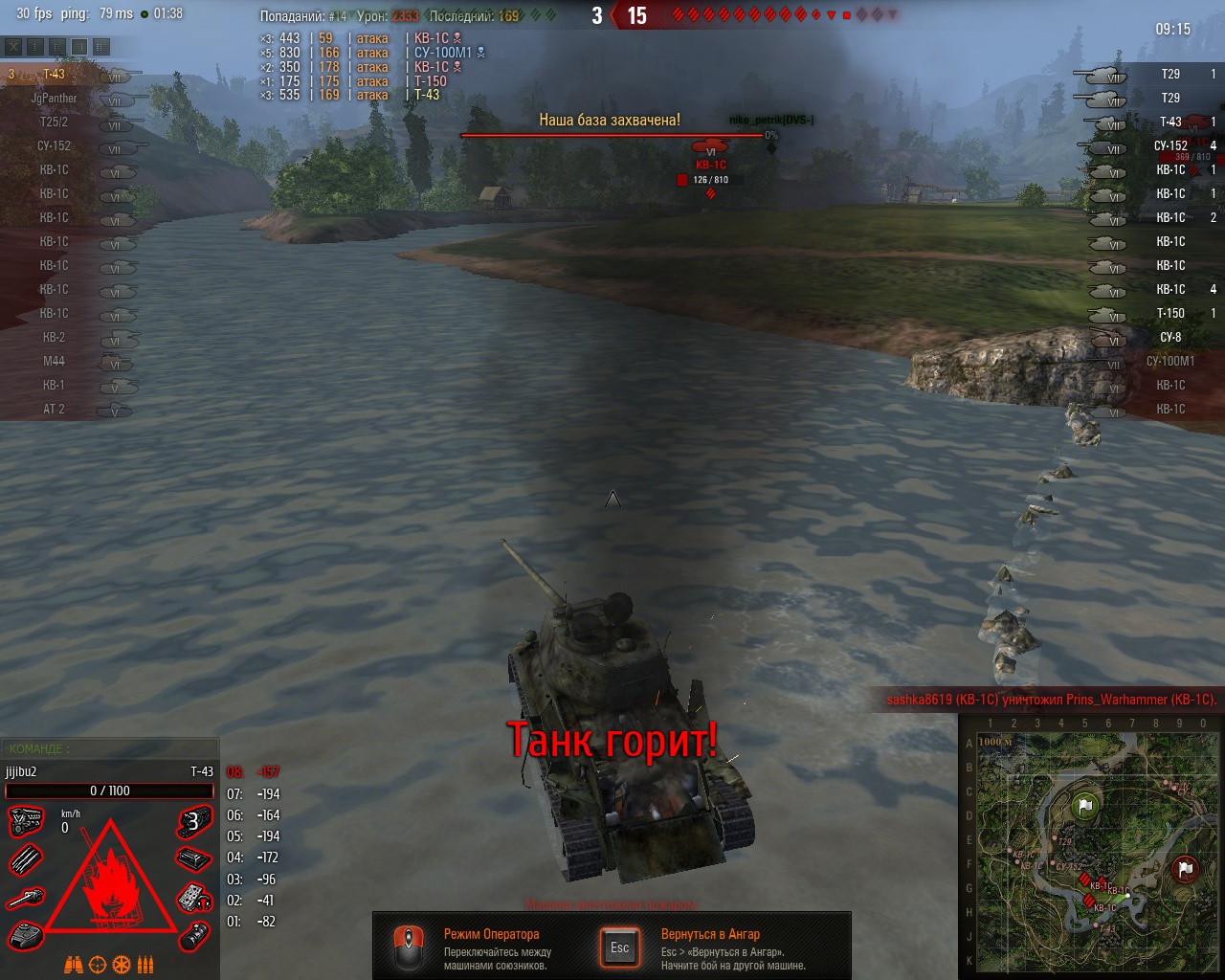This screenshot has width=1225, height=980.
Task: Click the ammo rack module icon
Action: point(26,859)
